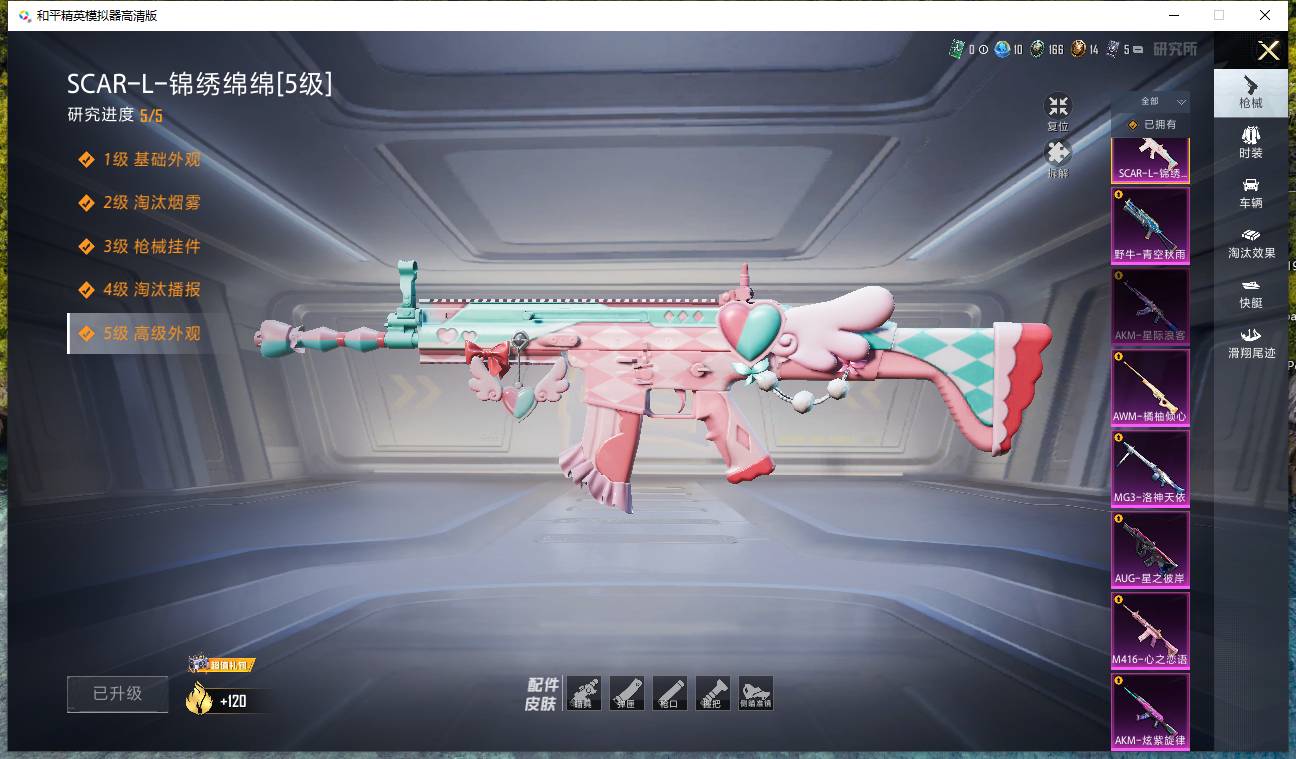Screen dimensions: 1296x759
Task: Close the research lab with the X
Action: point(1268,50)
